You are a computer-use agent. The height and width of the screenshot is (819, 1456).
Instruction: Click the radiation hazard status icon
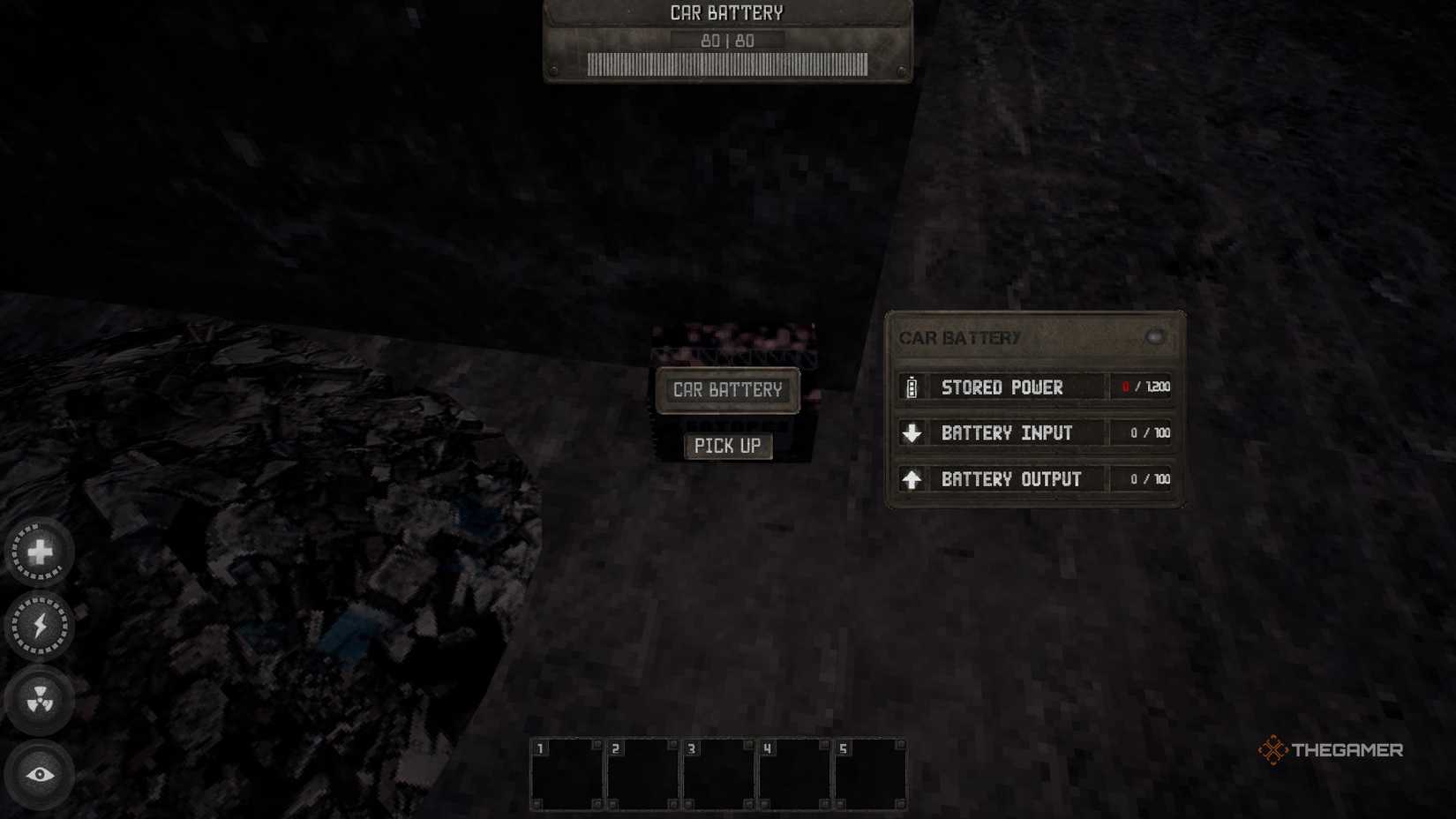pos(40,700)
